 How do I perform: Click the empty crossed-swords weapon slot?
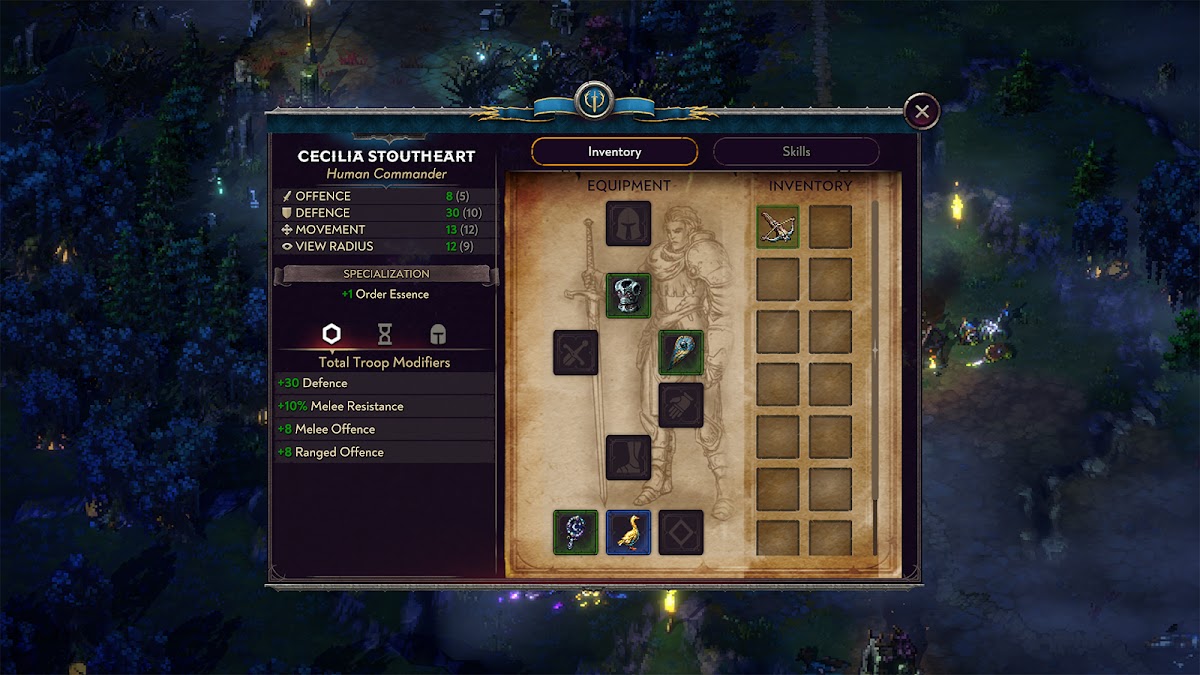coord(576,353)
